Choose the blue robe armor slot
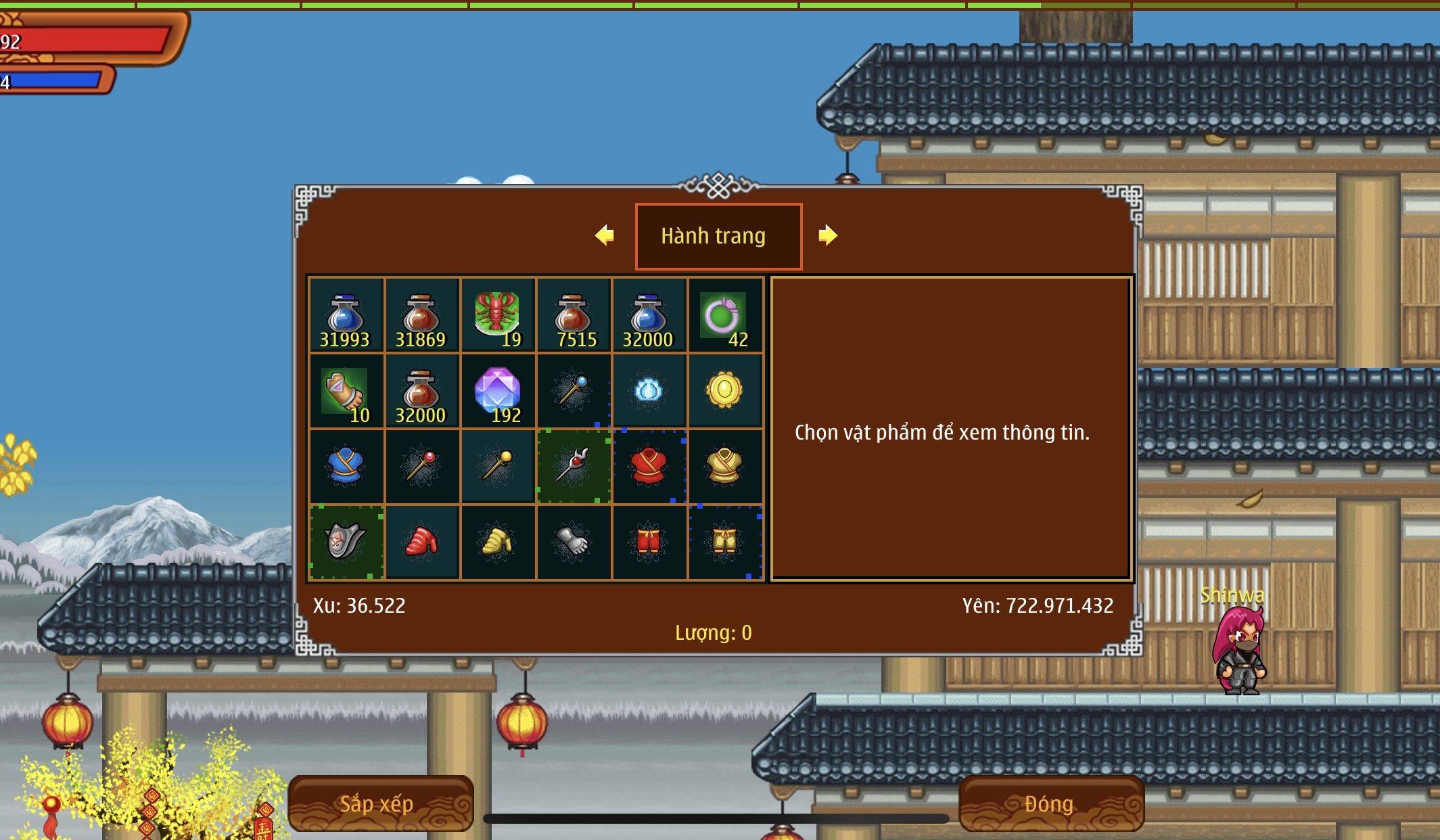Image resolution: width=1440 pixels, height=840 pixels. click(x=346, y=467)
